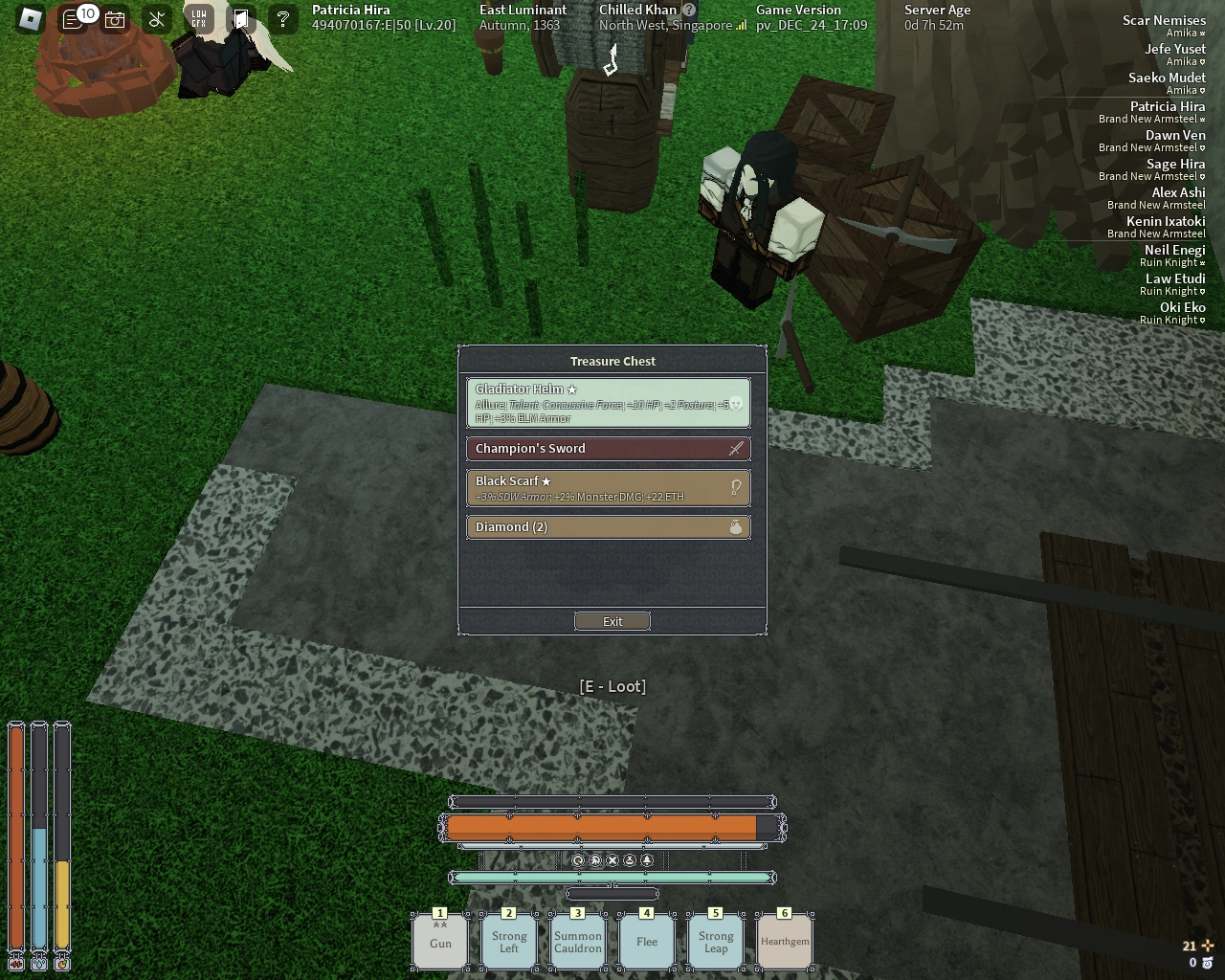Open the Roblox menu icon
This screenshot has width=1225, height=980.
tap(28, 17)
